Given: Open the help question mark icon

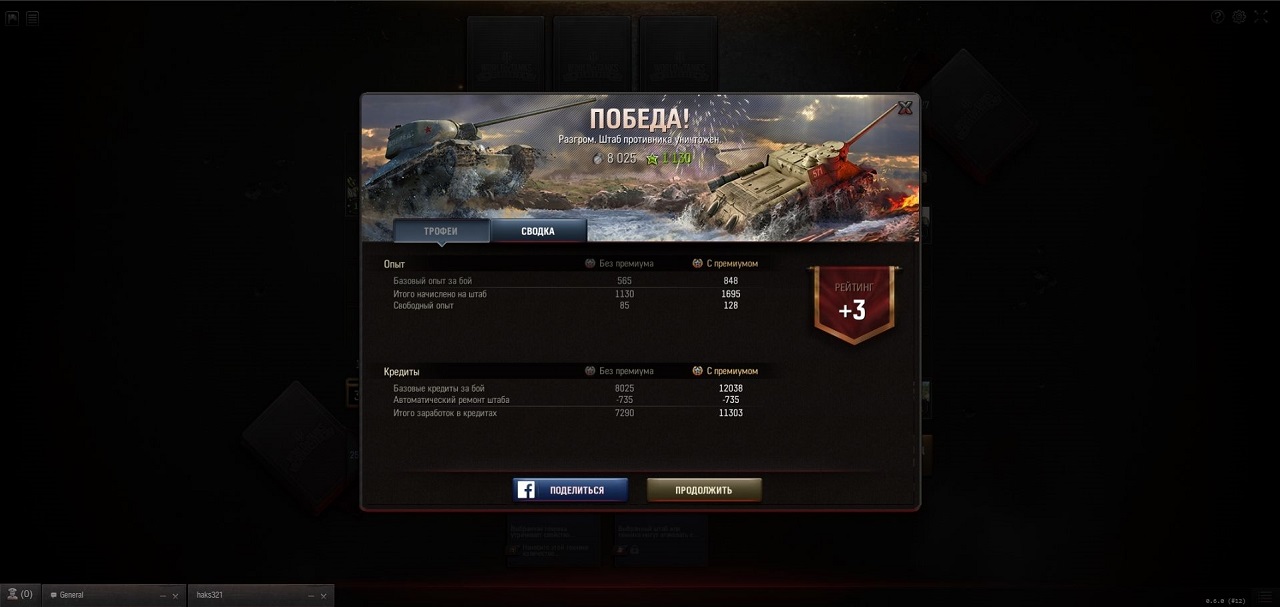Looking at the screenshot, I should (x=1218, y=16).
